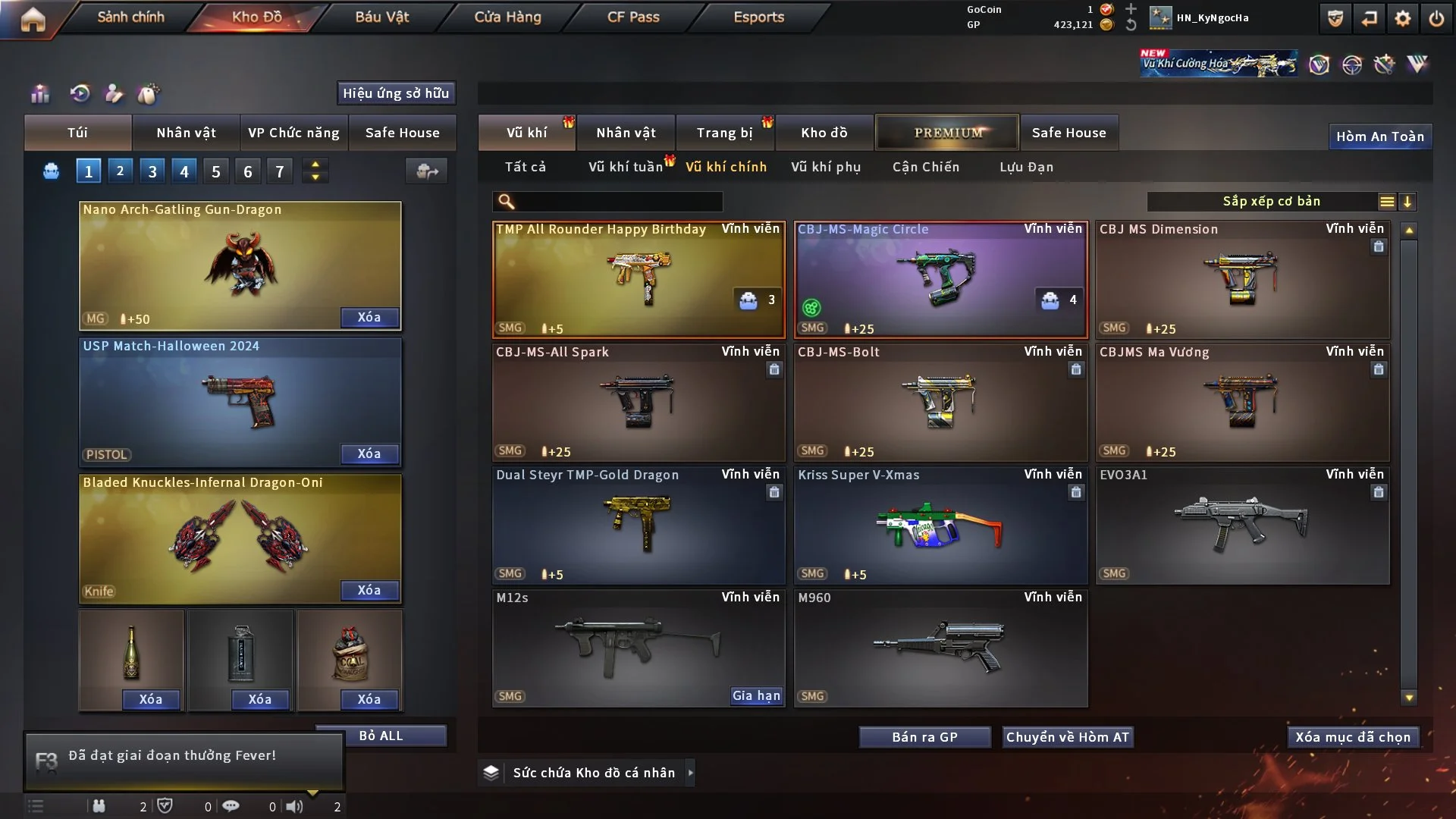Click Bỏ ALL to unequip everything
Image resolution: width=1456 pixels, height=819 pixels.
click(x=381, y=736)
